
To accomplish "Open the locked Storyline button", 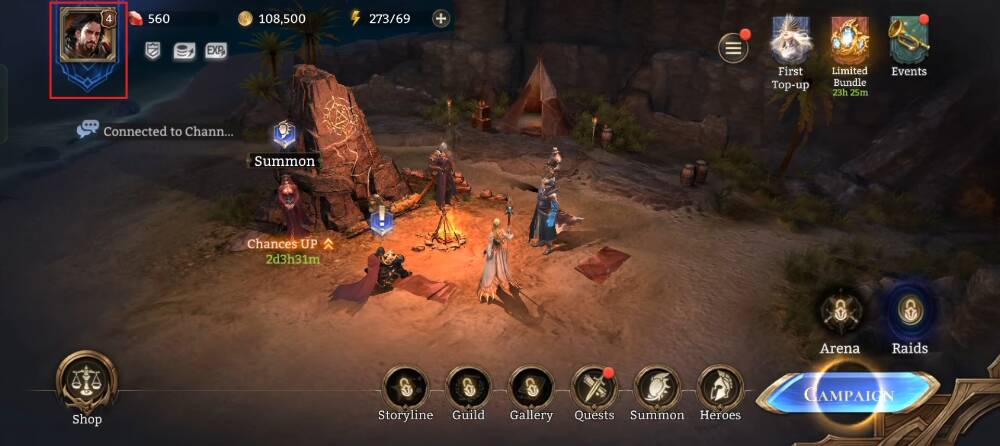I will click(405, 387).
